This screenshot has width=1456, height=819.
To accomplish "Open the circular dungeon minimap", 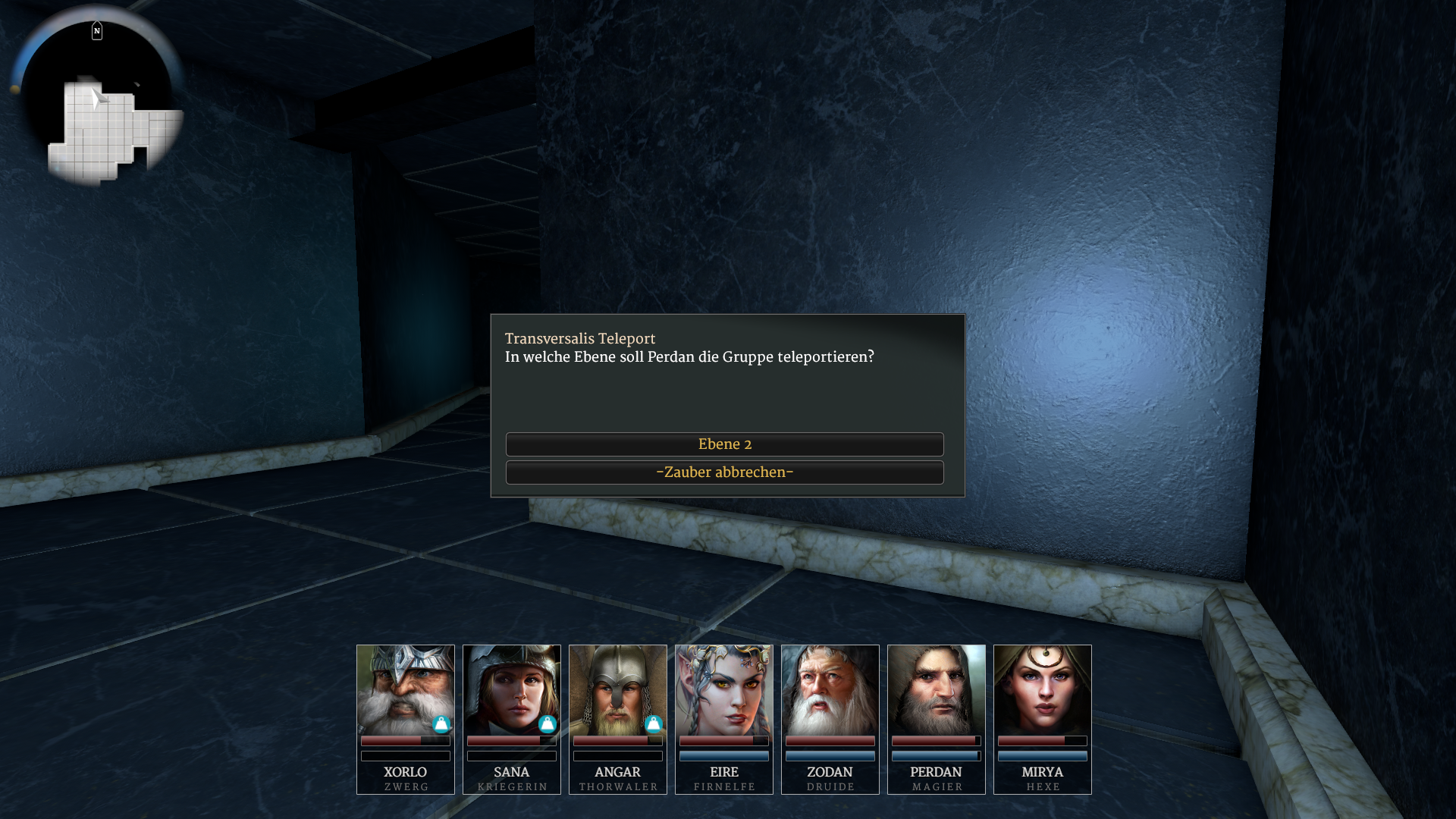I will click(99, 99).
